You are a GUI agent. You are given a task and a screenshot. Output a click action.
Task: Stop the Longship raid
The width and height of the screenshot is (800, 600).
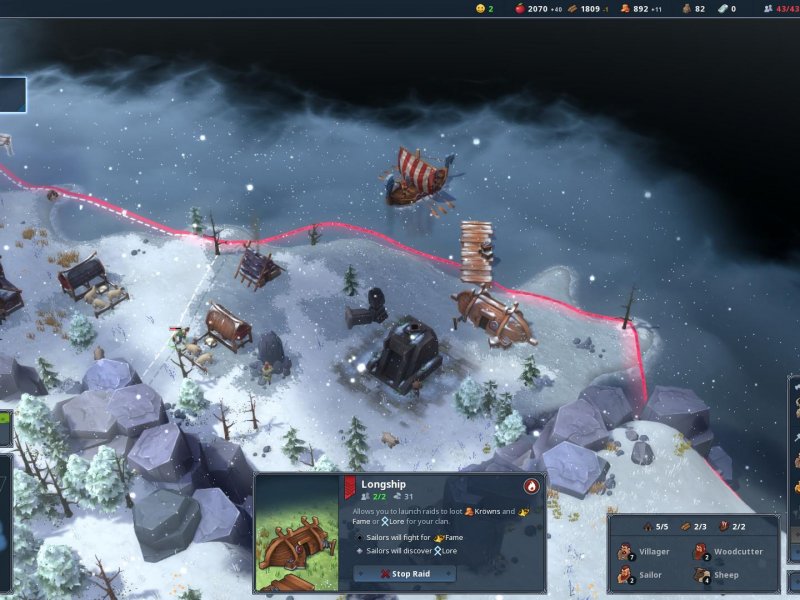[x=404, y=574]
